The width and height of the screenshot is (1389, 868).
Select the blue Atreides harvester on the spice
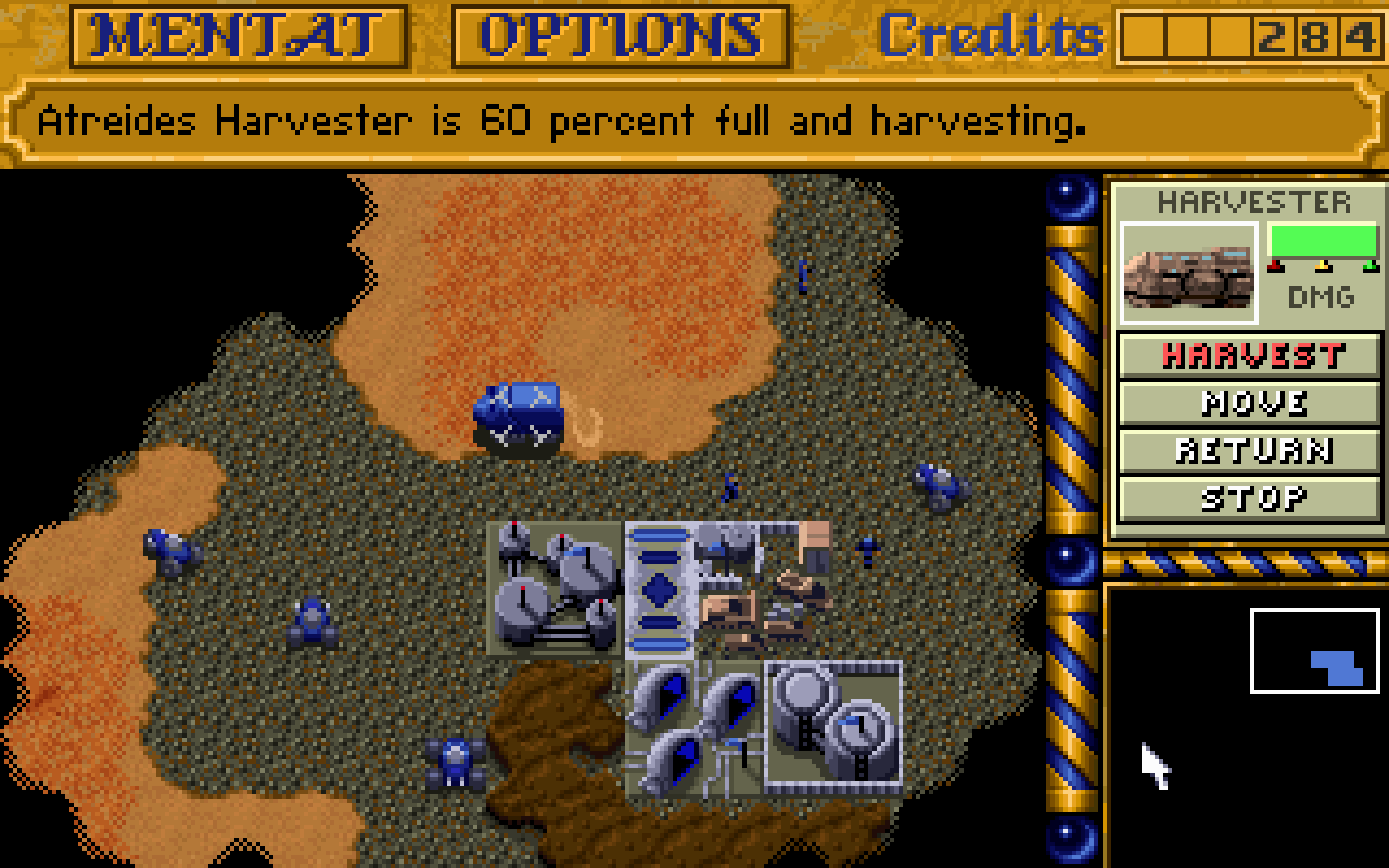[519, 417]
